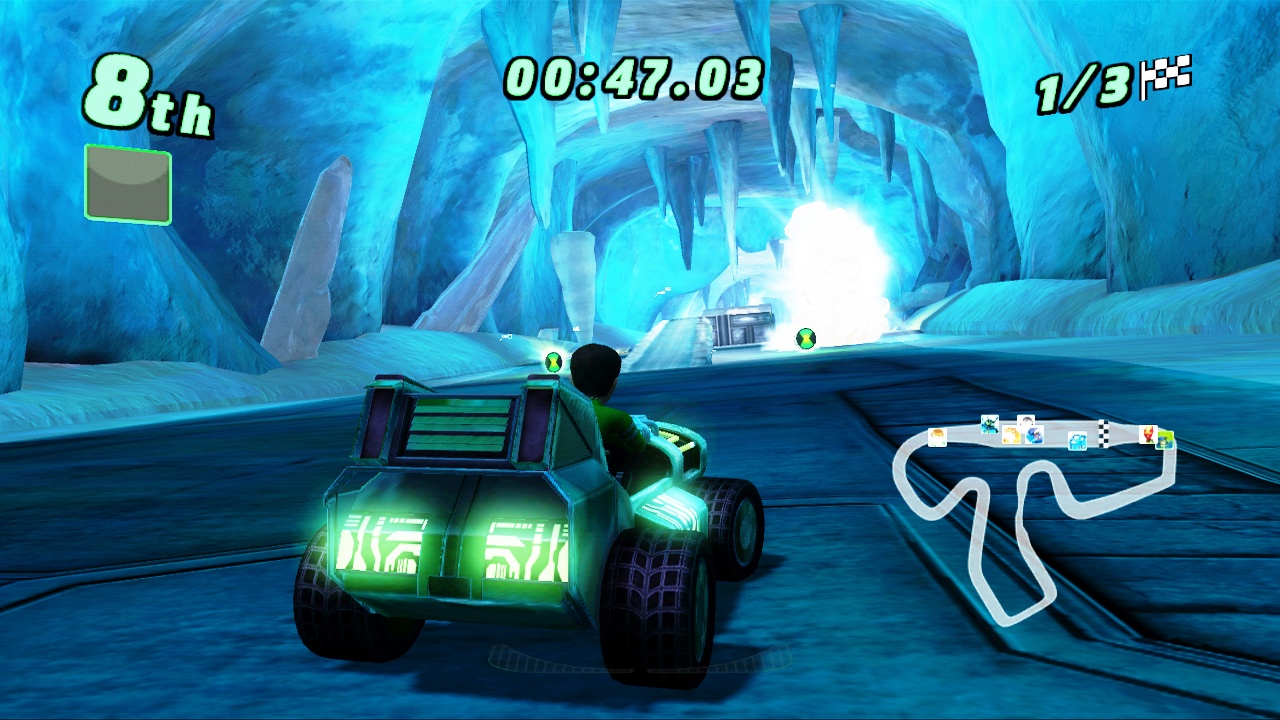1280x720 pixels.
Task: Click the Heatblast racer portrait on the minimap
Action: click(x=1149, y=435)
